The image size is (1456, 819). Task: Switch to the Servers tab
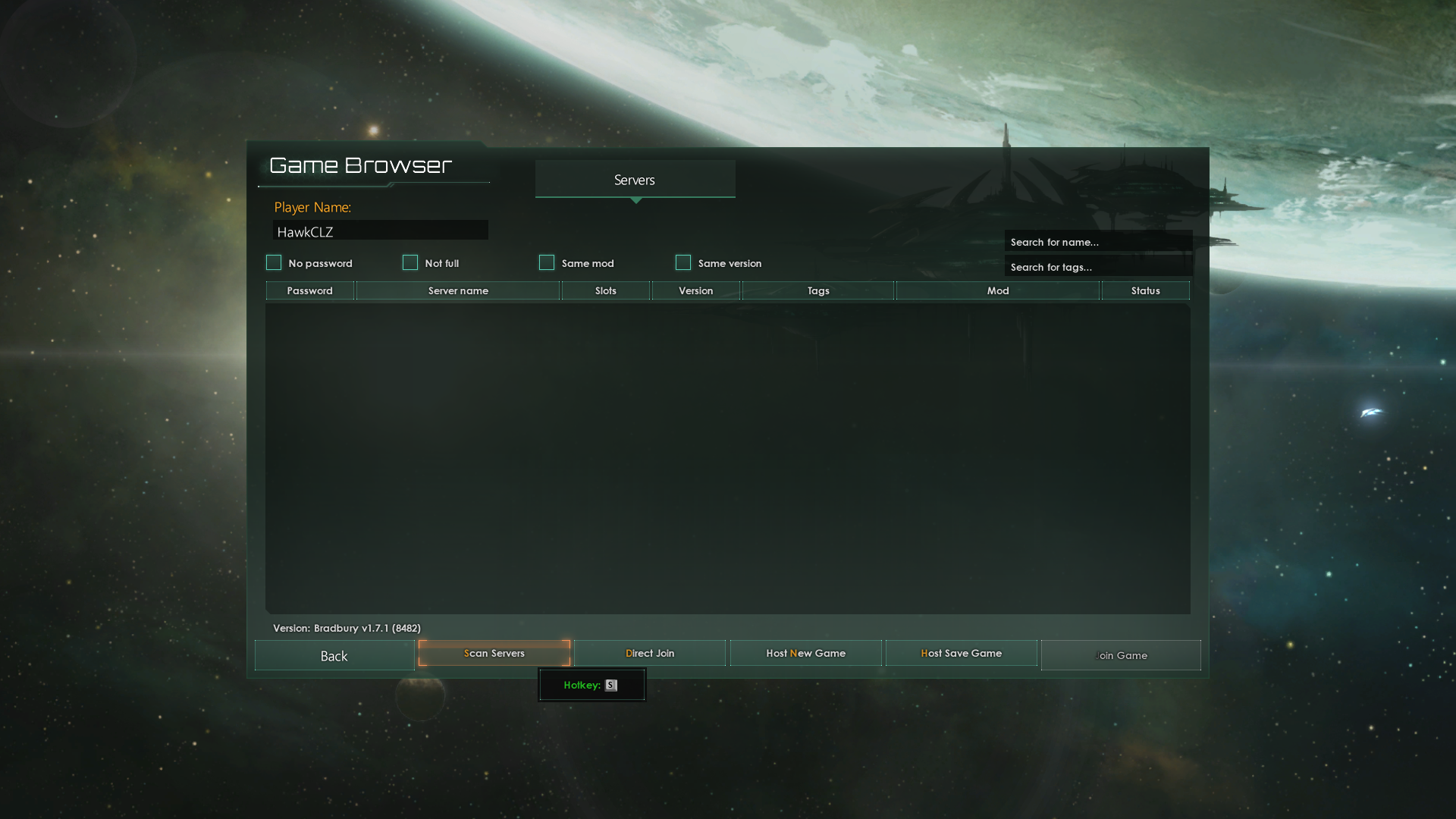pos(635,180)
